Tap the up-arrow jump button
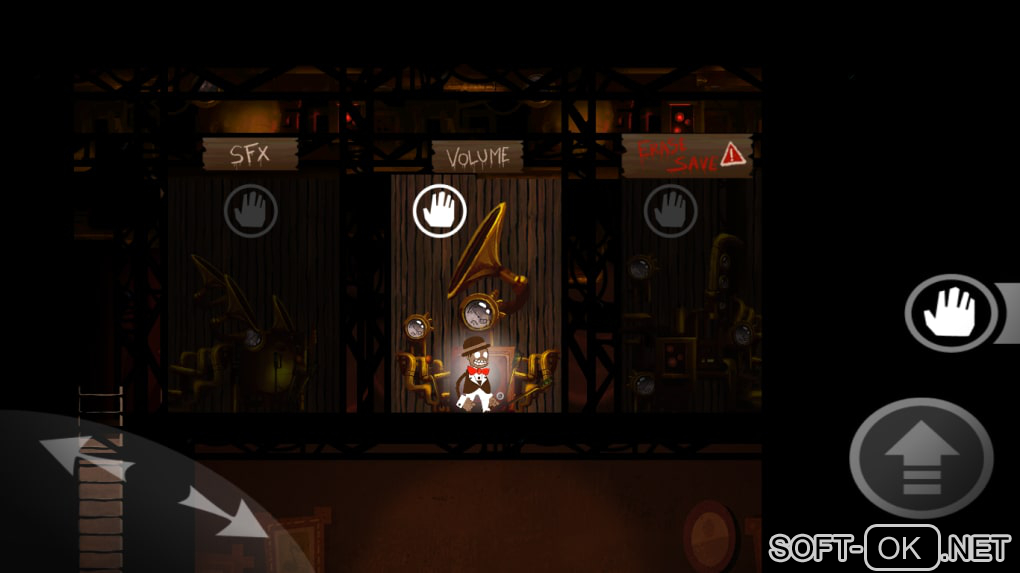The width and height of the screenshot is (1020, 573). click(x=921, y=461)
